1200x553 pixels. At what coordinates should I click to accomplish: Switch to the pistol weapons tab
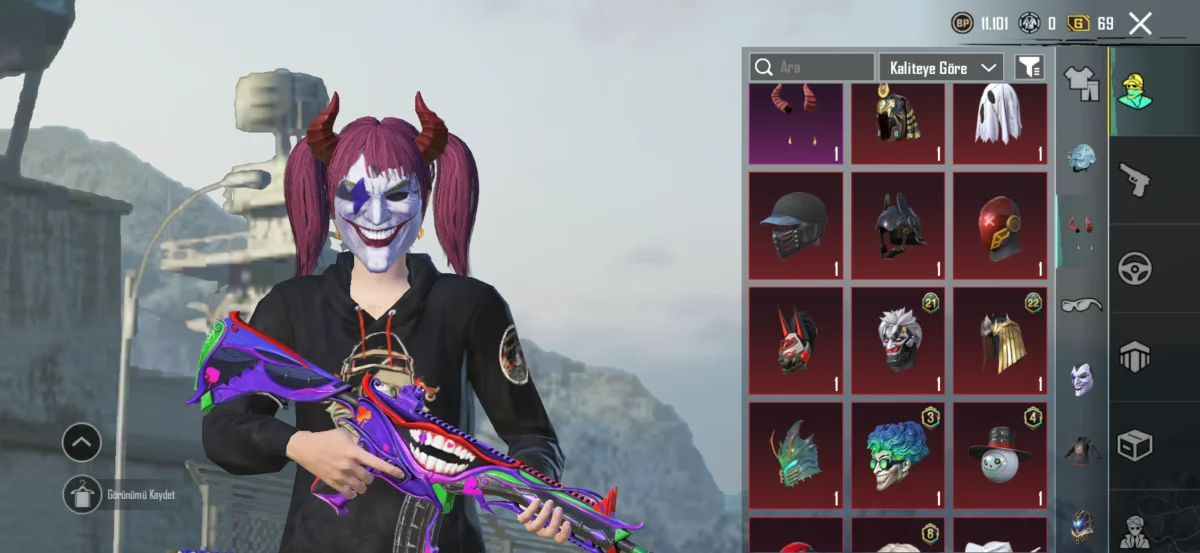coord(1135,180)
